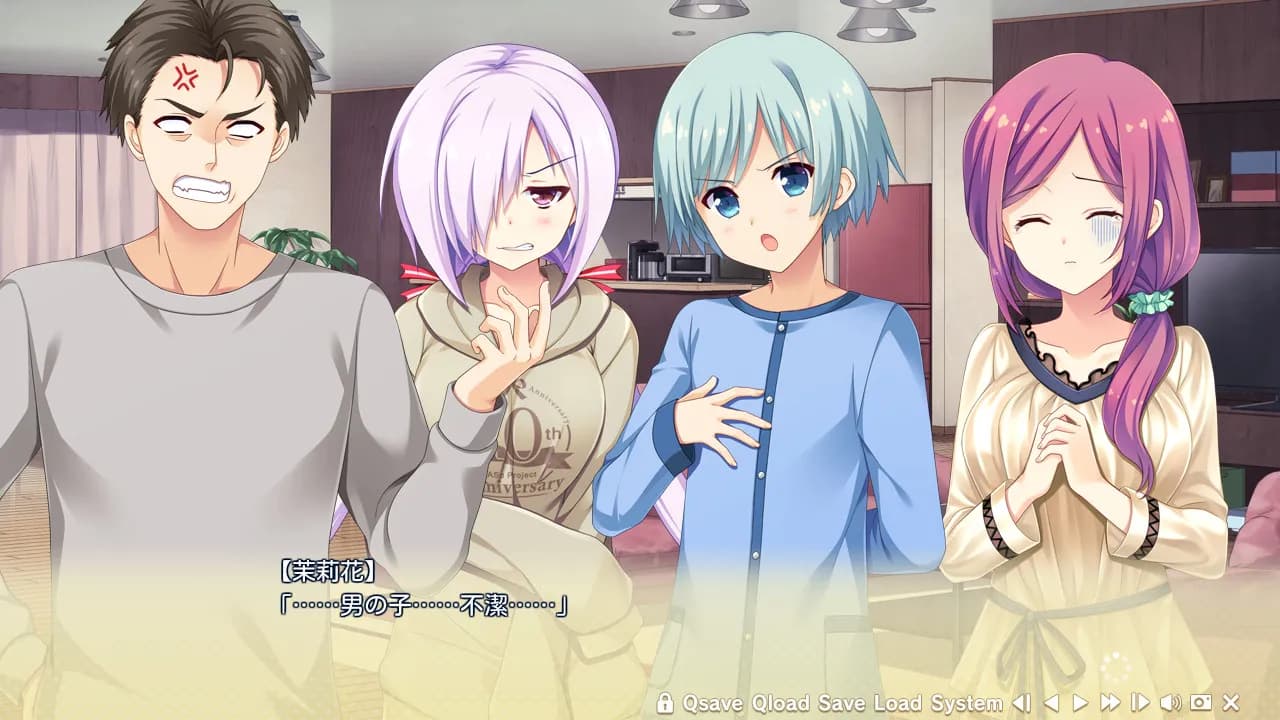Quick save using the Qsave button
The image size is (1280, 720).
click(712, 707)
